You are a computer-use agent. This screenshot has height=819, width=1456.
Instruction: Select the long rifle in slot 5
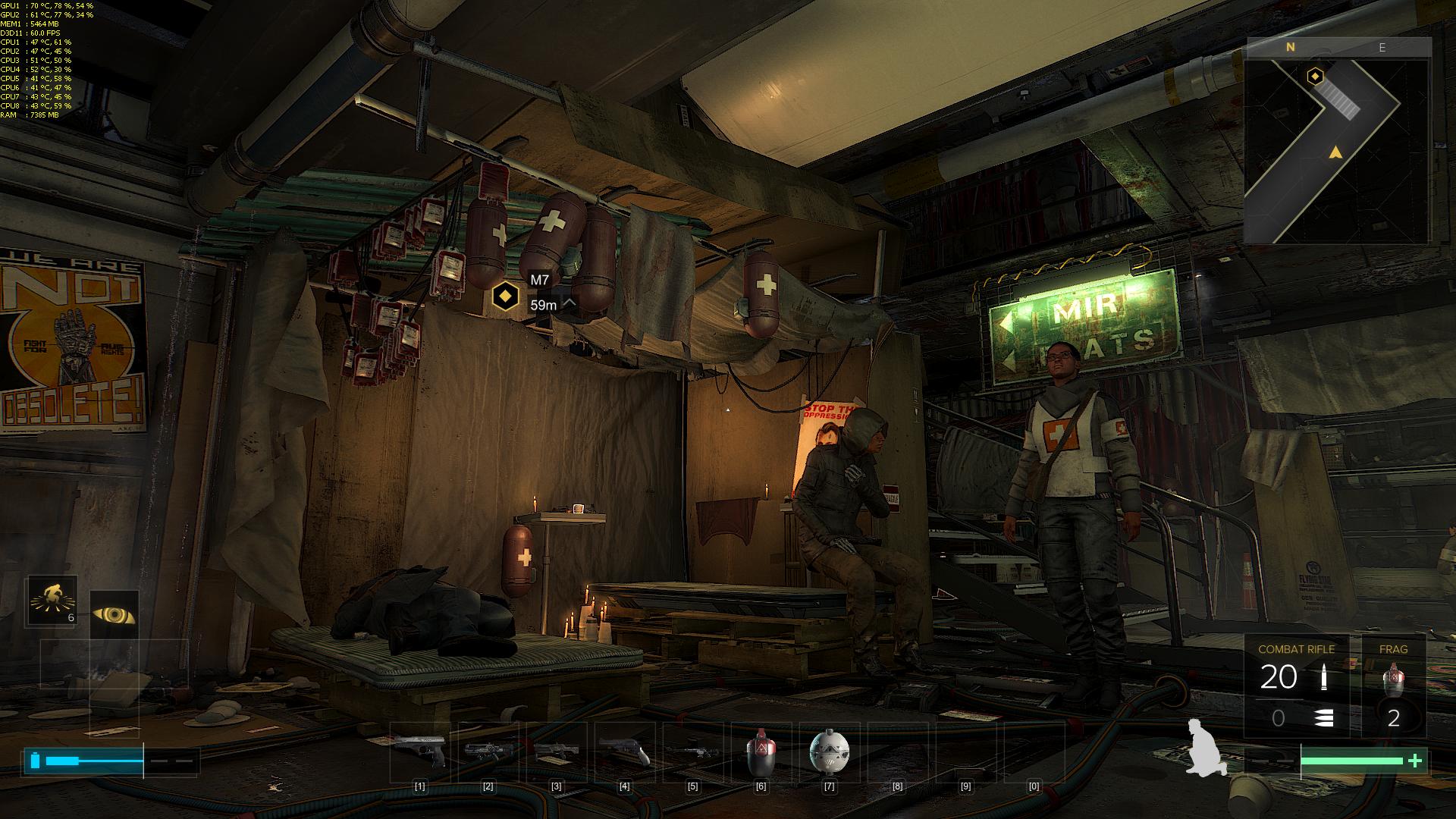pyautogui.click(x=692, y=751)
